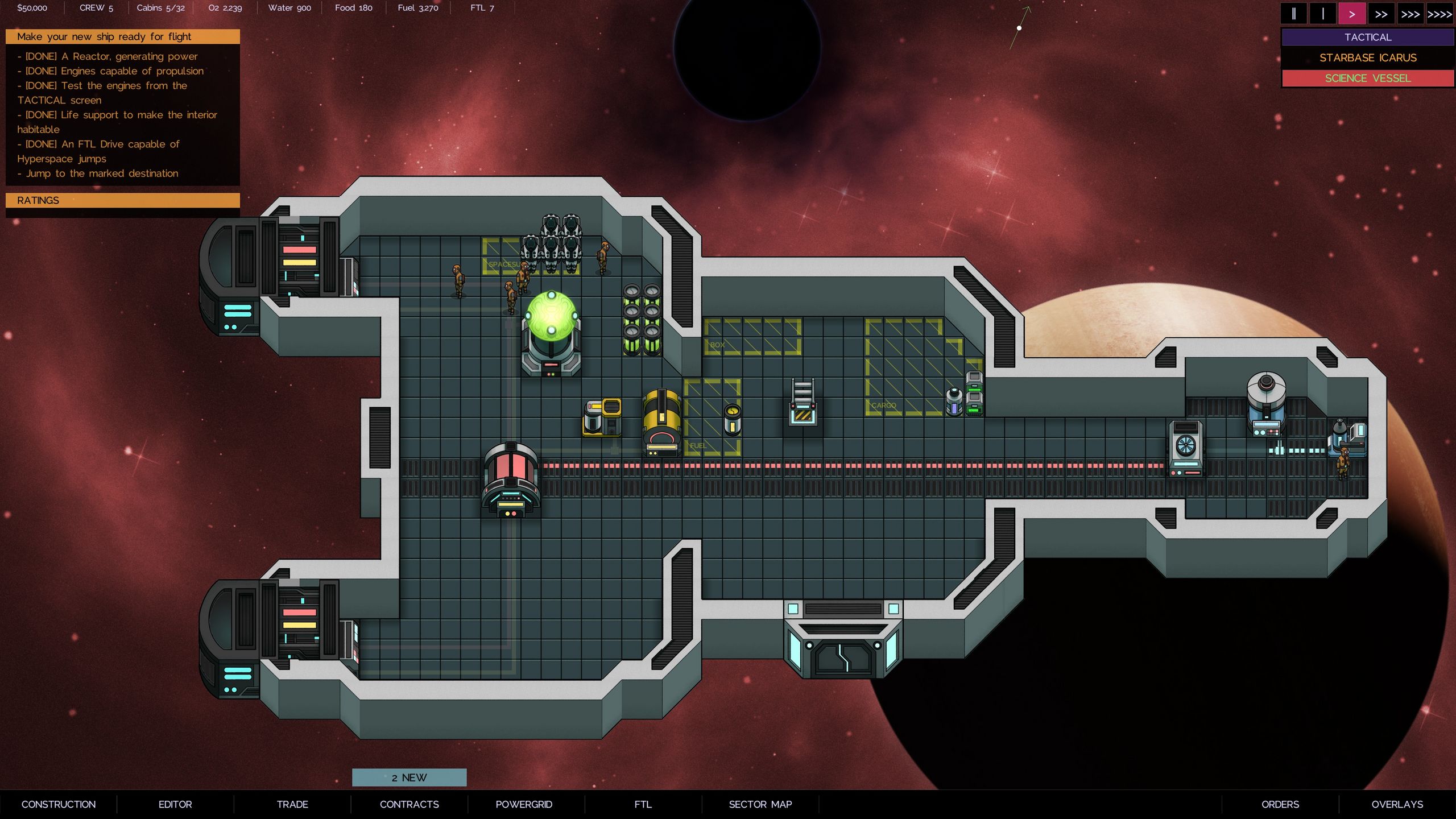This screenshot has height=819, width=1456.
Task: Open the Contracts panel
Action: (x=409, y=804)
